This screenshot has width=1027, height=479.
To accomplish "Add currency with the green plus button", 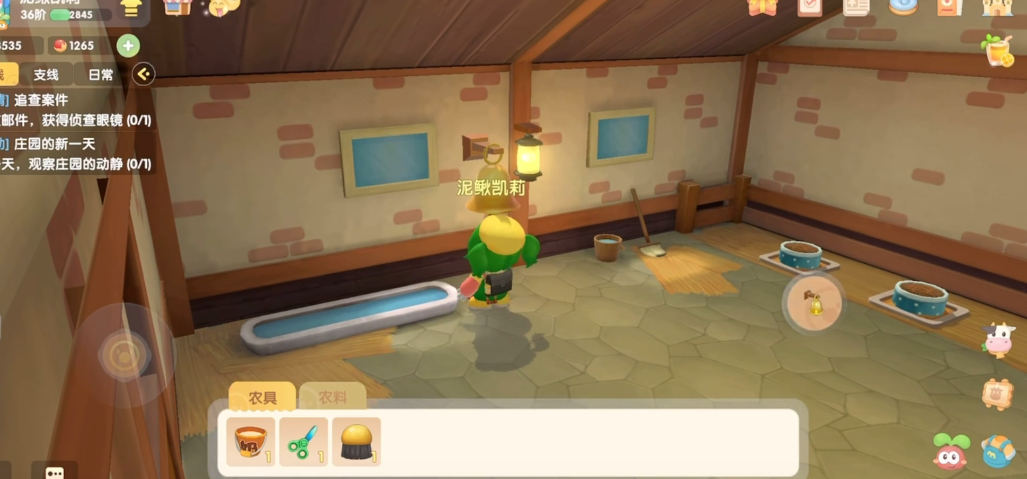I will click(128, 45).
